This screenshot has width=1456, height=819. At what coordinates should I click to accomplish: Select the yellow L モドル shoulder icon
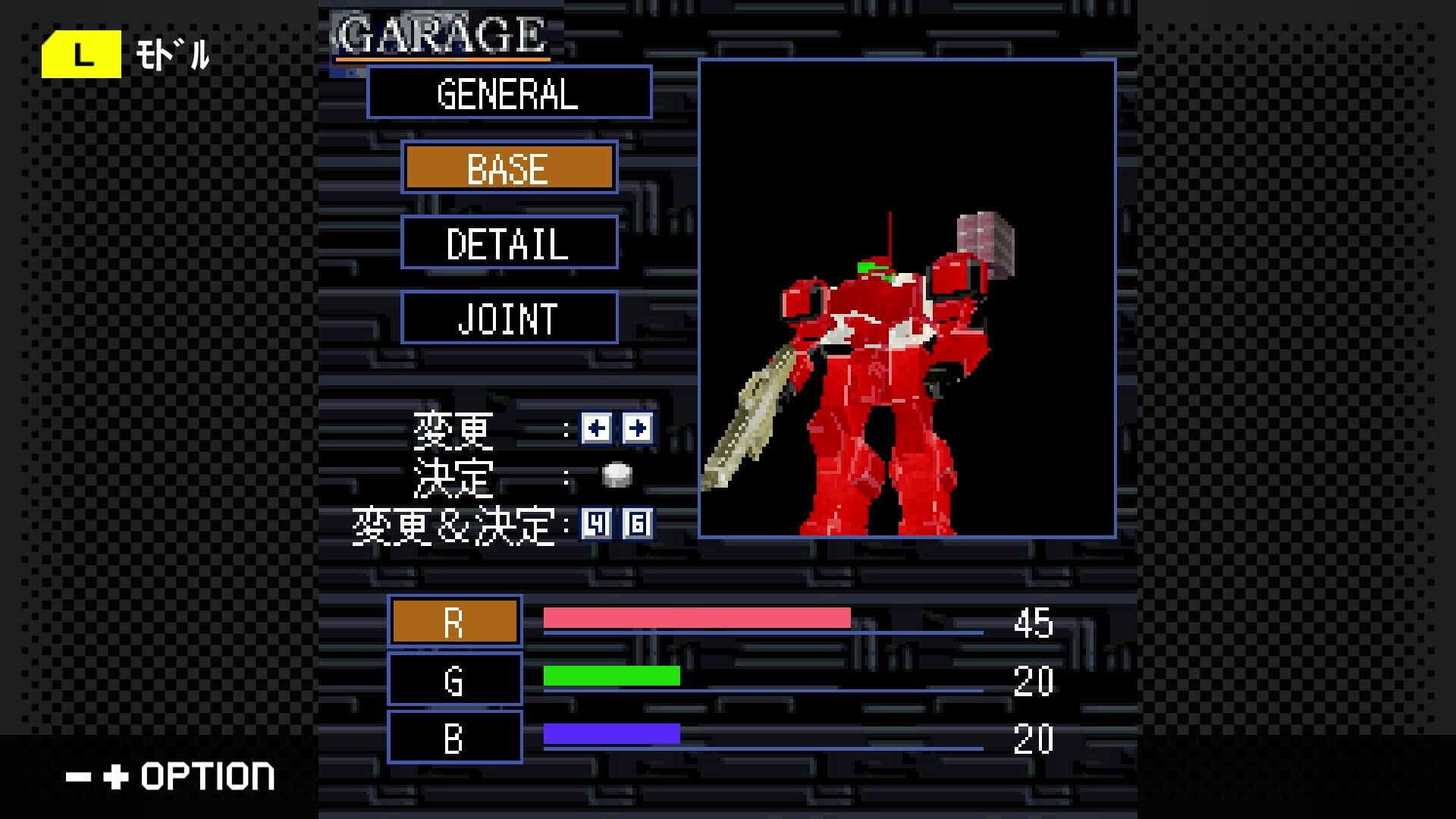[x=82, y=53]
